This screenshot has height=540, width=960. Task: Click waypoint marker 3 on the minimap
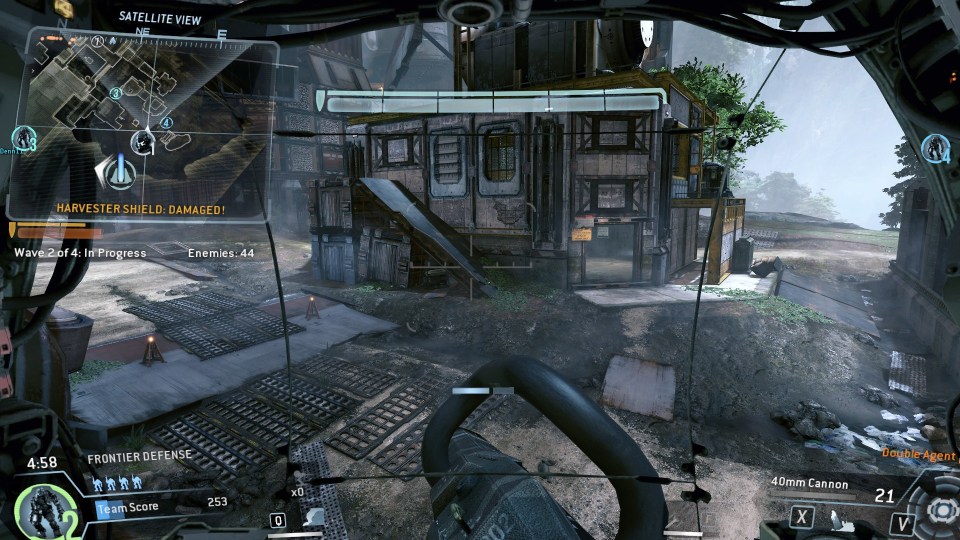(x=116, y=93)
